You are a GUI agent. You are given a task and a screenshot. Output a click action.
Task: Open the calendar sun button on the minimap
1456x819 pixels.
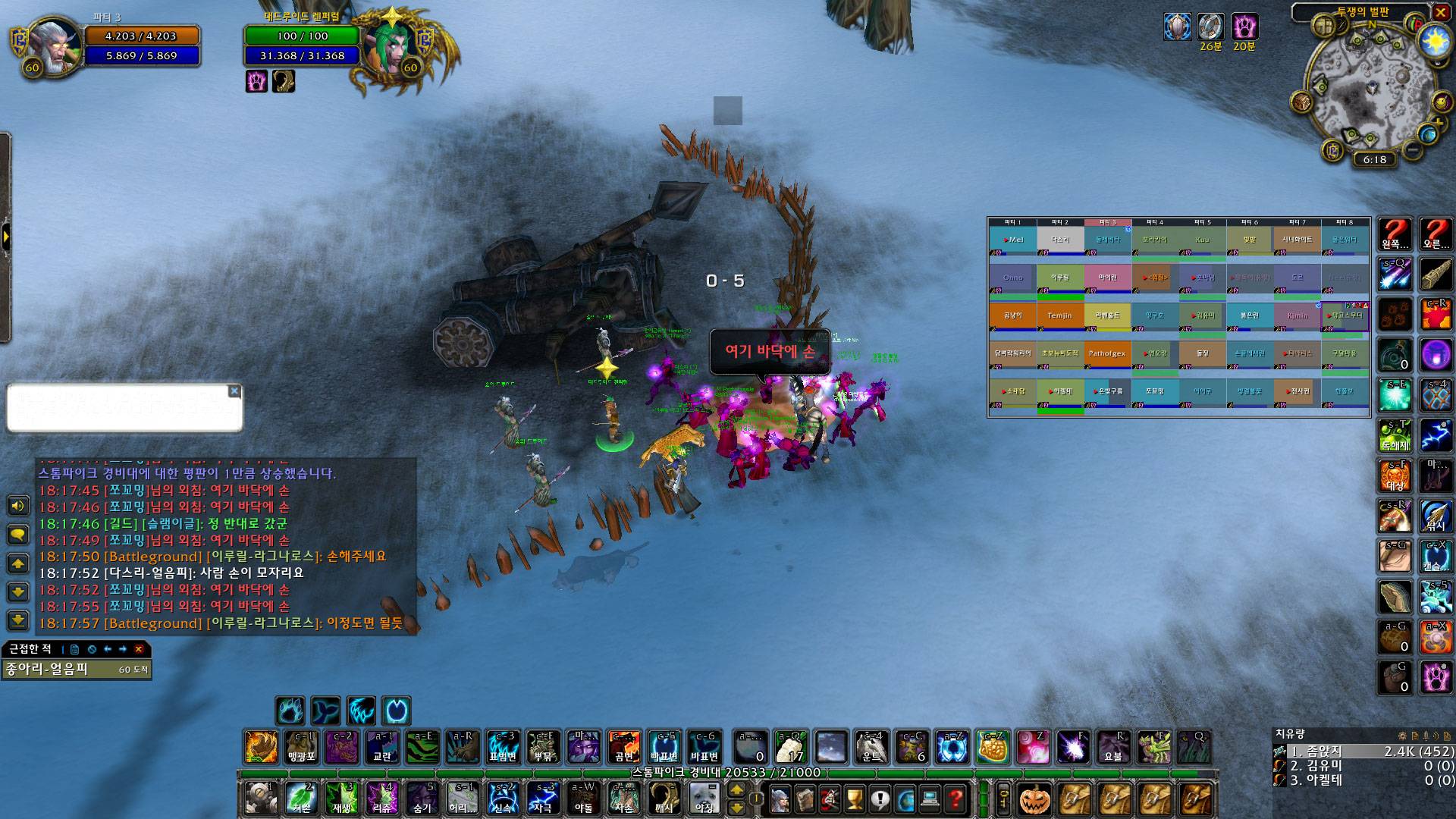click(x=1434, y=41)
